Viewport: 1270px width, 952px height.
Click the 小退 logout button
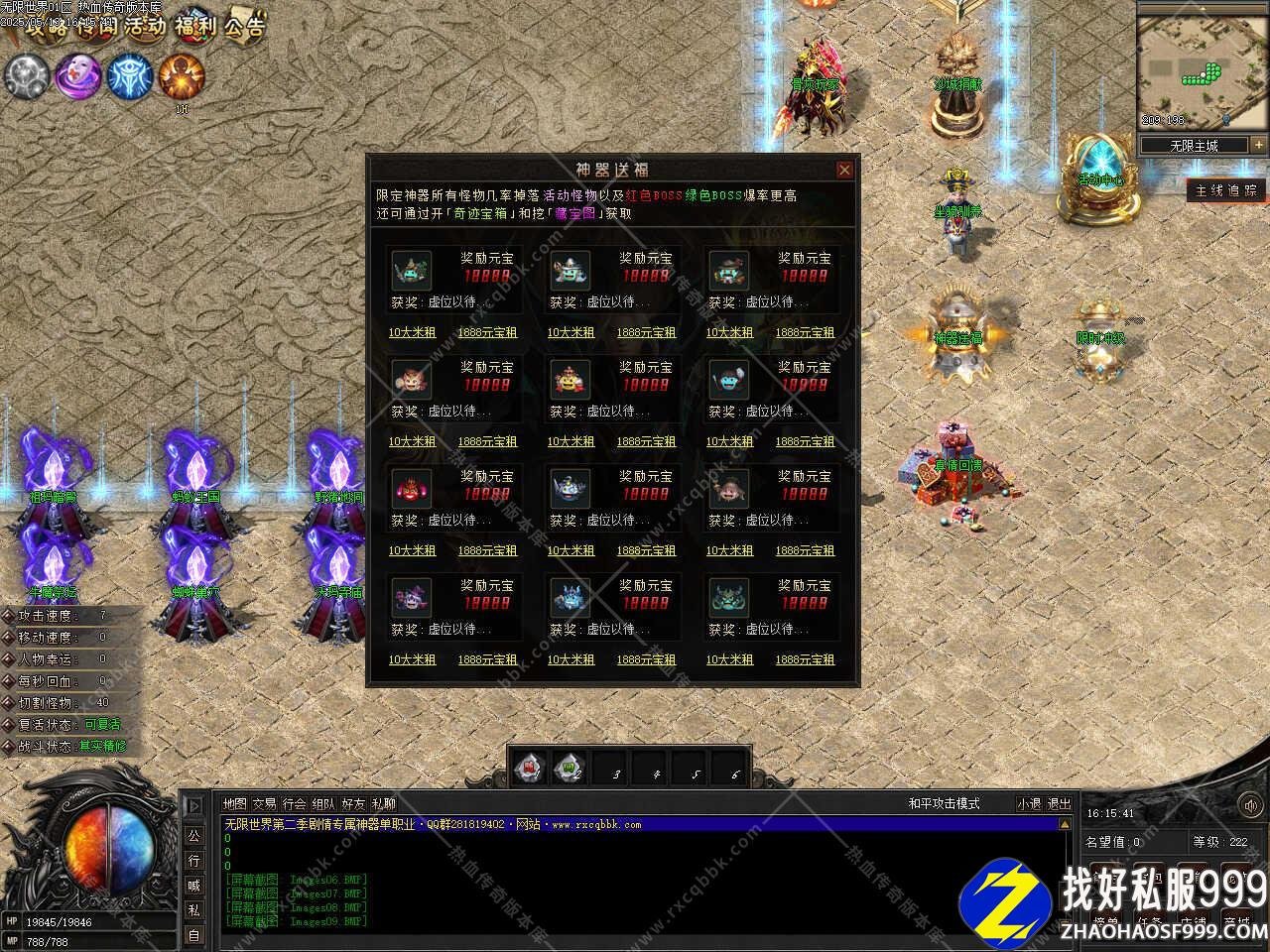pos(1029,803)
